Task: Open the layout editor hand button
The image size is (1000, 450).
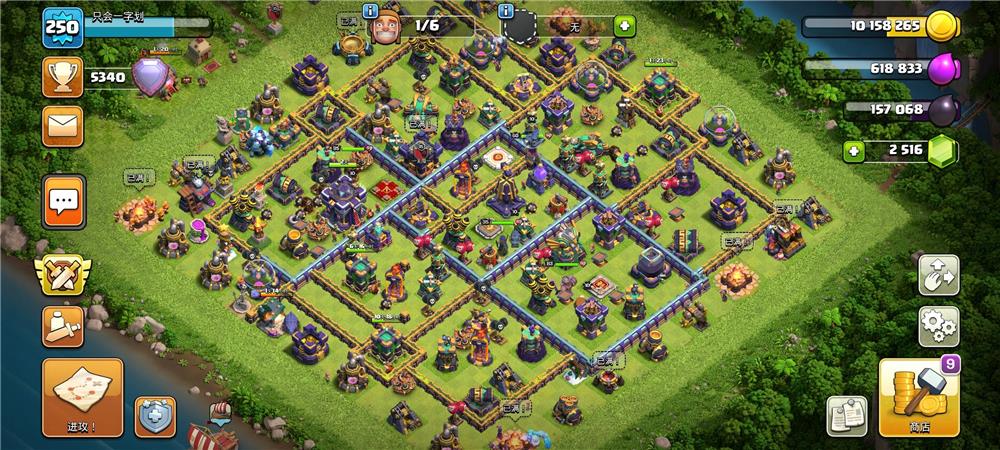Action: (938, 274)
